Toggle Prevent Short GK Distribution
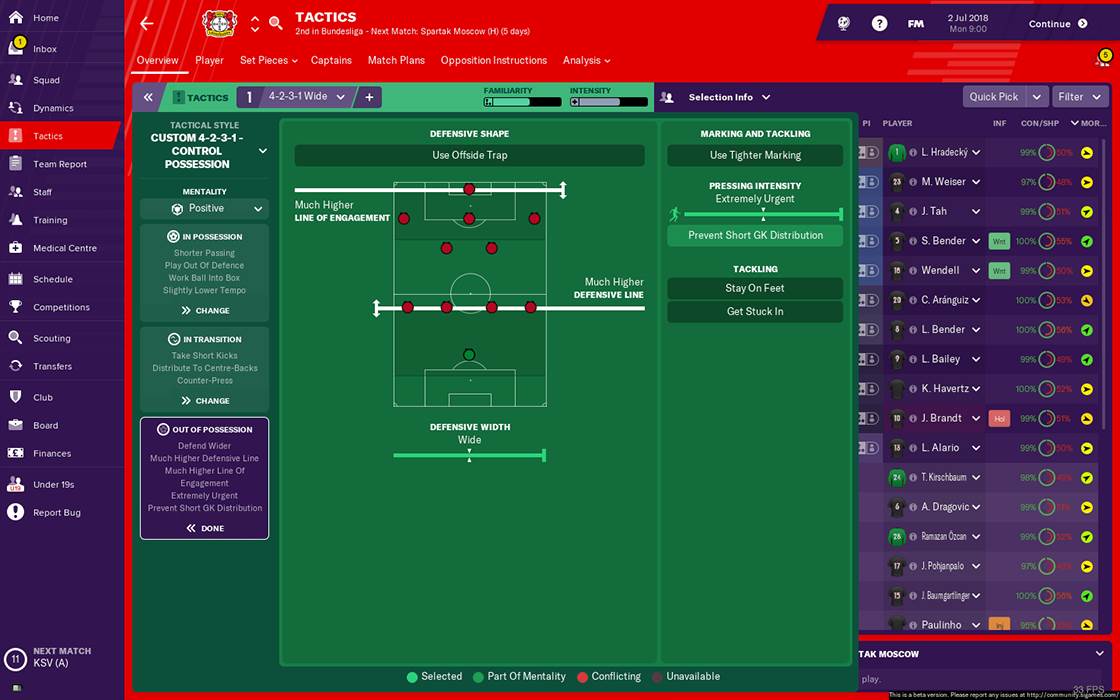1120x700 pixels. 755,236
